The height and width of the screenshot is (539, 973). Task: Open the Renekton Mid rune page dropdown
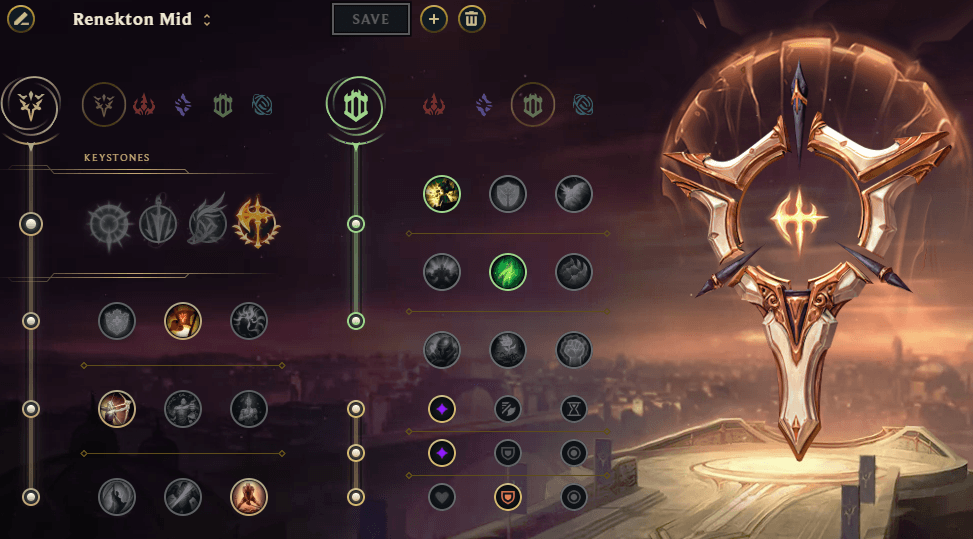[207, 20]
